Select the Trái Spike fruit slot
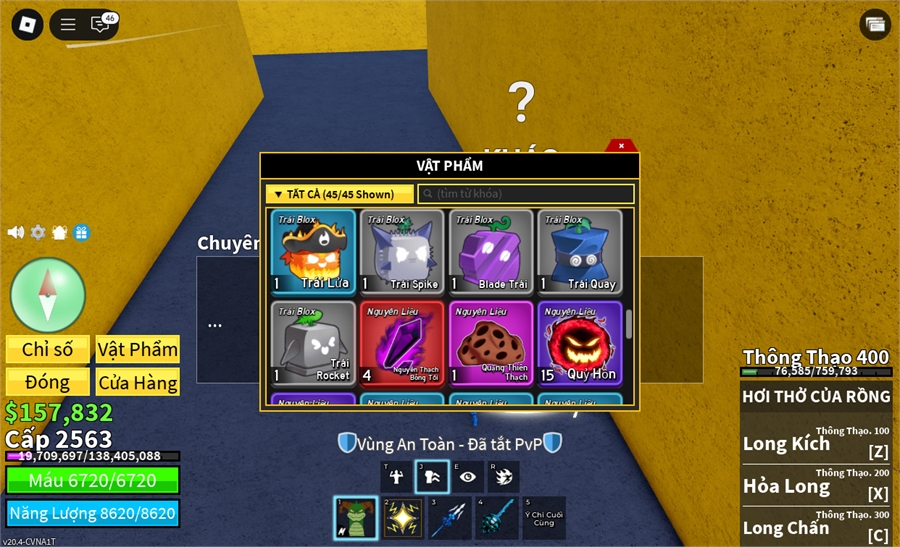 coord(402,252)
